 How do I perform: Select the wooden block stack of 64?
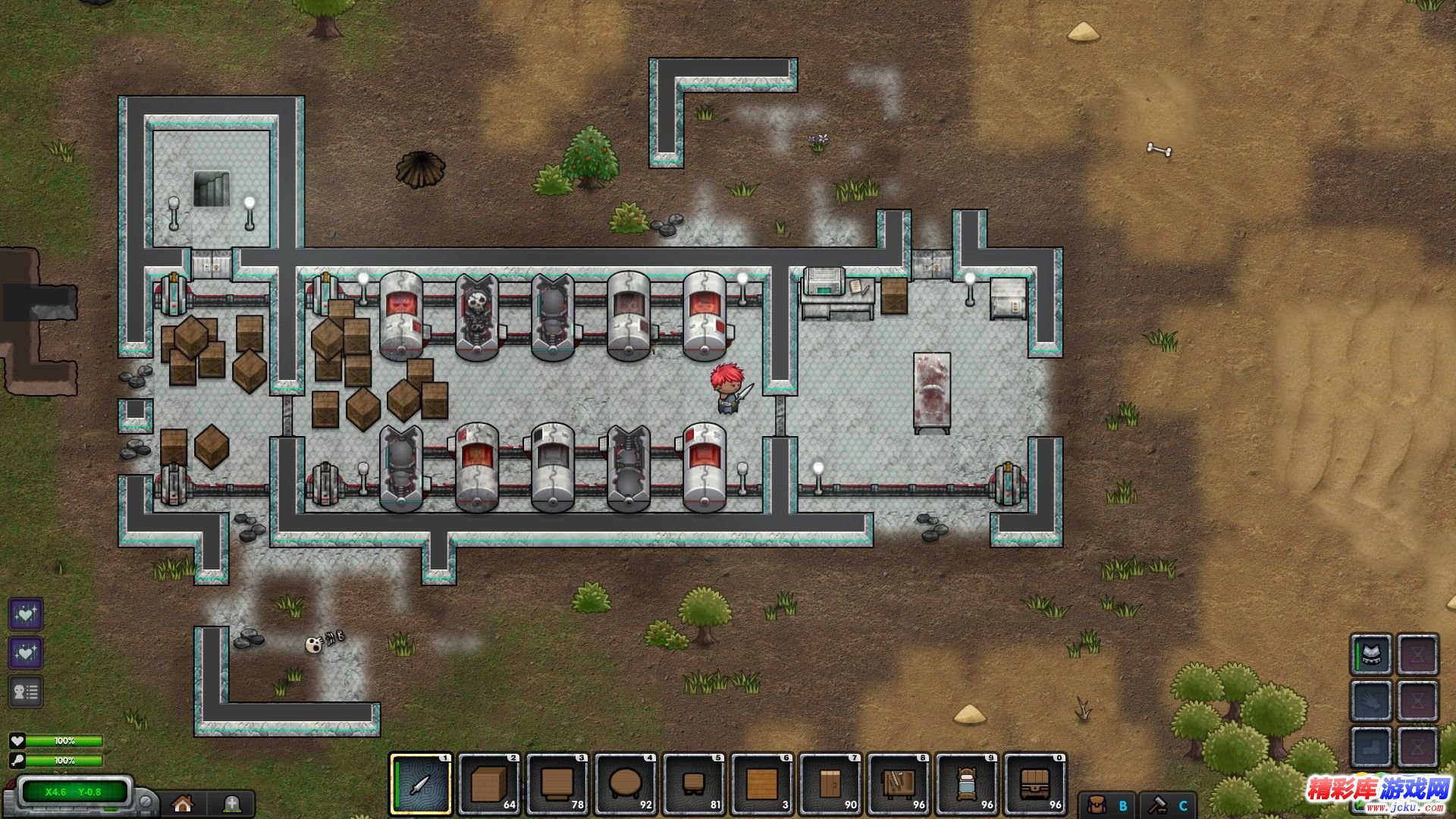pyautogui.click(x=489, y=784)
